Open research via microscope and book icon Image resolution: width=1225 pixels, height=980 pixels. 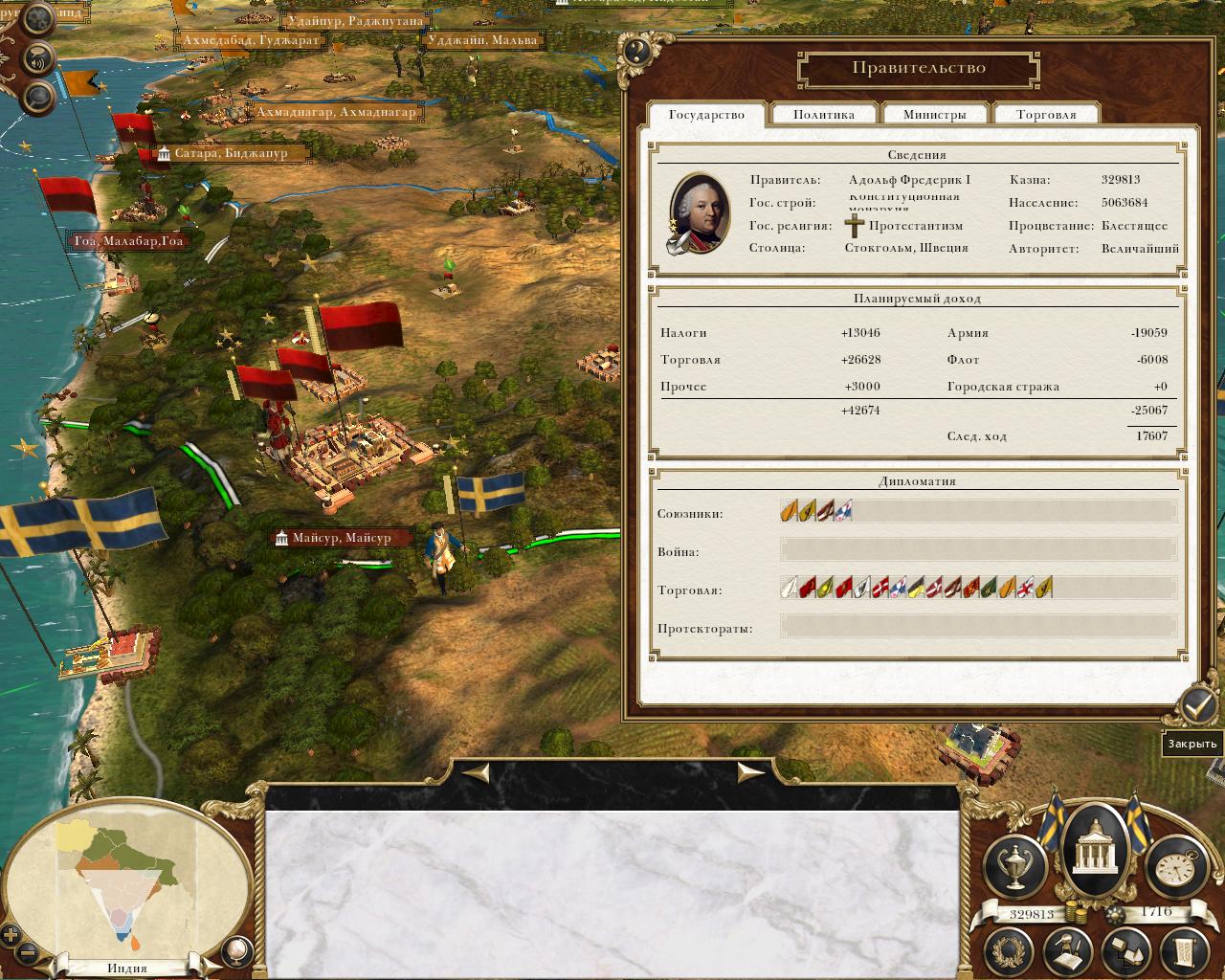[x=1068, y=949]
